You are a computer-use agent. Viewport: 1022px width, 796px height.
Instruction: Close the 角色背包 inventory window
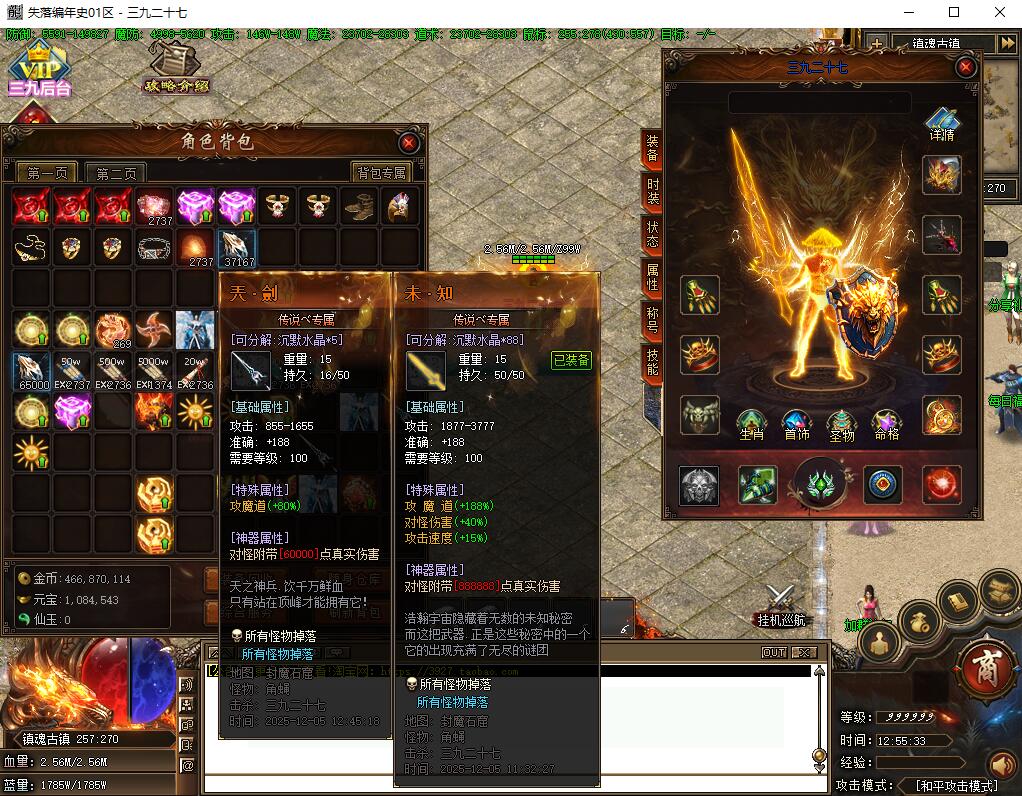pos(409,143)
